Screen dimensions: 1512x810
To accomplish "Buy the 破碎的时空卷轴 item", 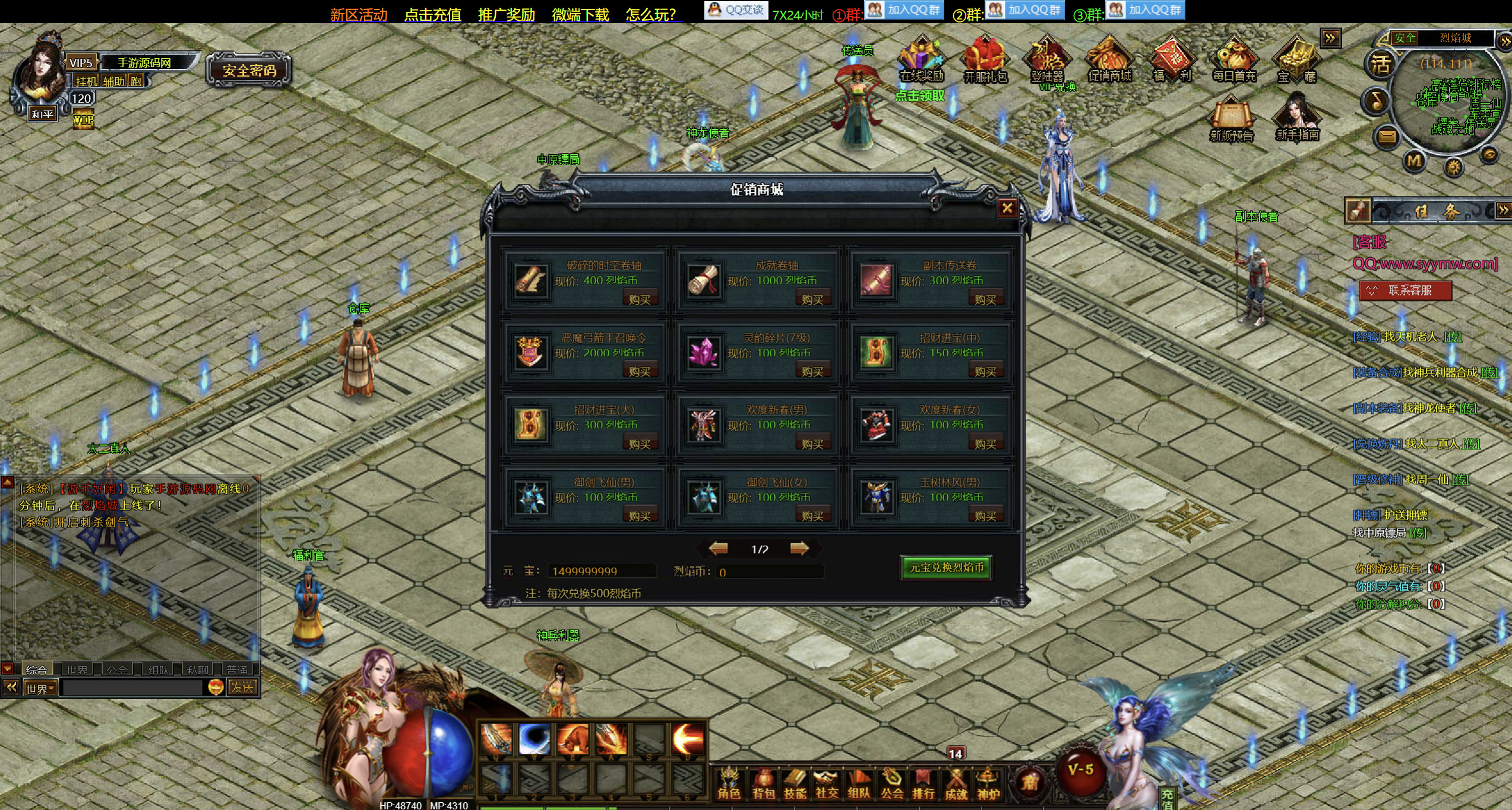I will click(x=640, y=299).
